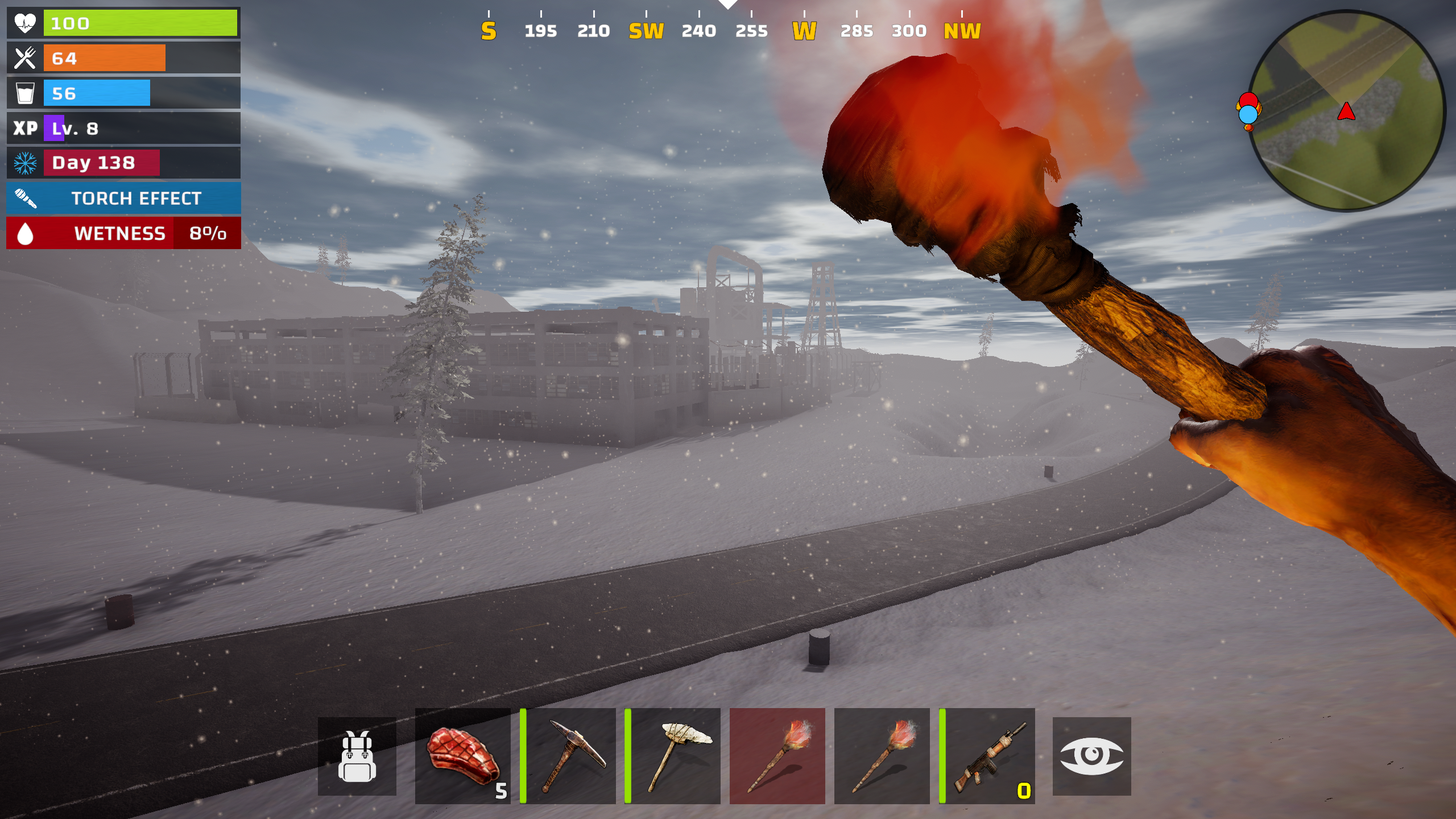Click the green health progress bar
The image size is (1456, 819).
140,23
